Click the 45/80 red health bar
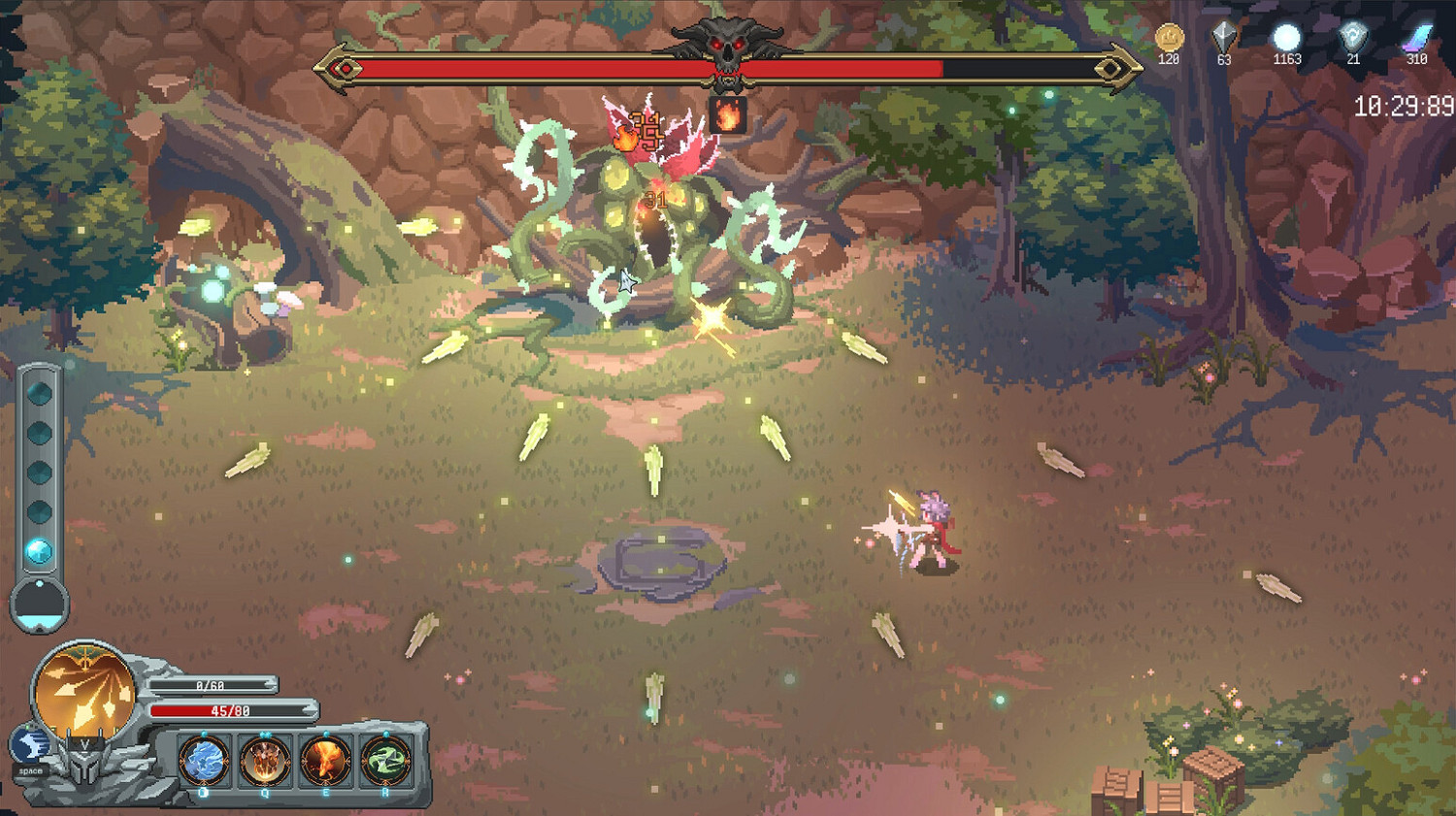The image size is (1456, 816). pos(233,711)
